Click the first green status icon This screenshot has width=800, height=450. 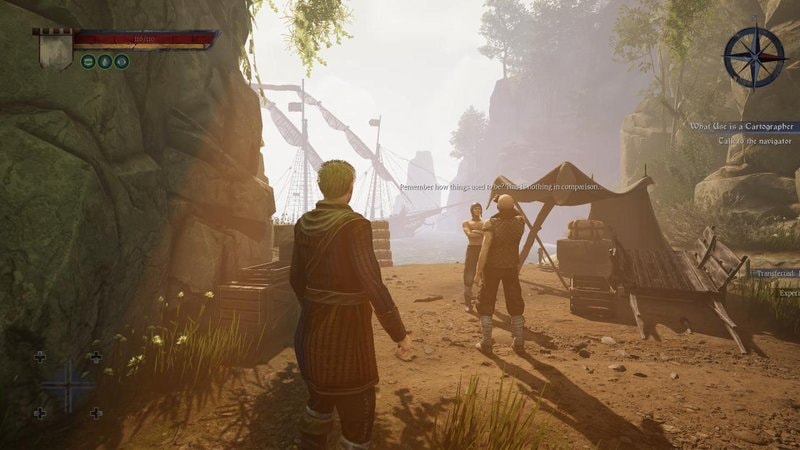88,61
